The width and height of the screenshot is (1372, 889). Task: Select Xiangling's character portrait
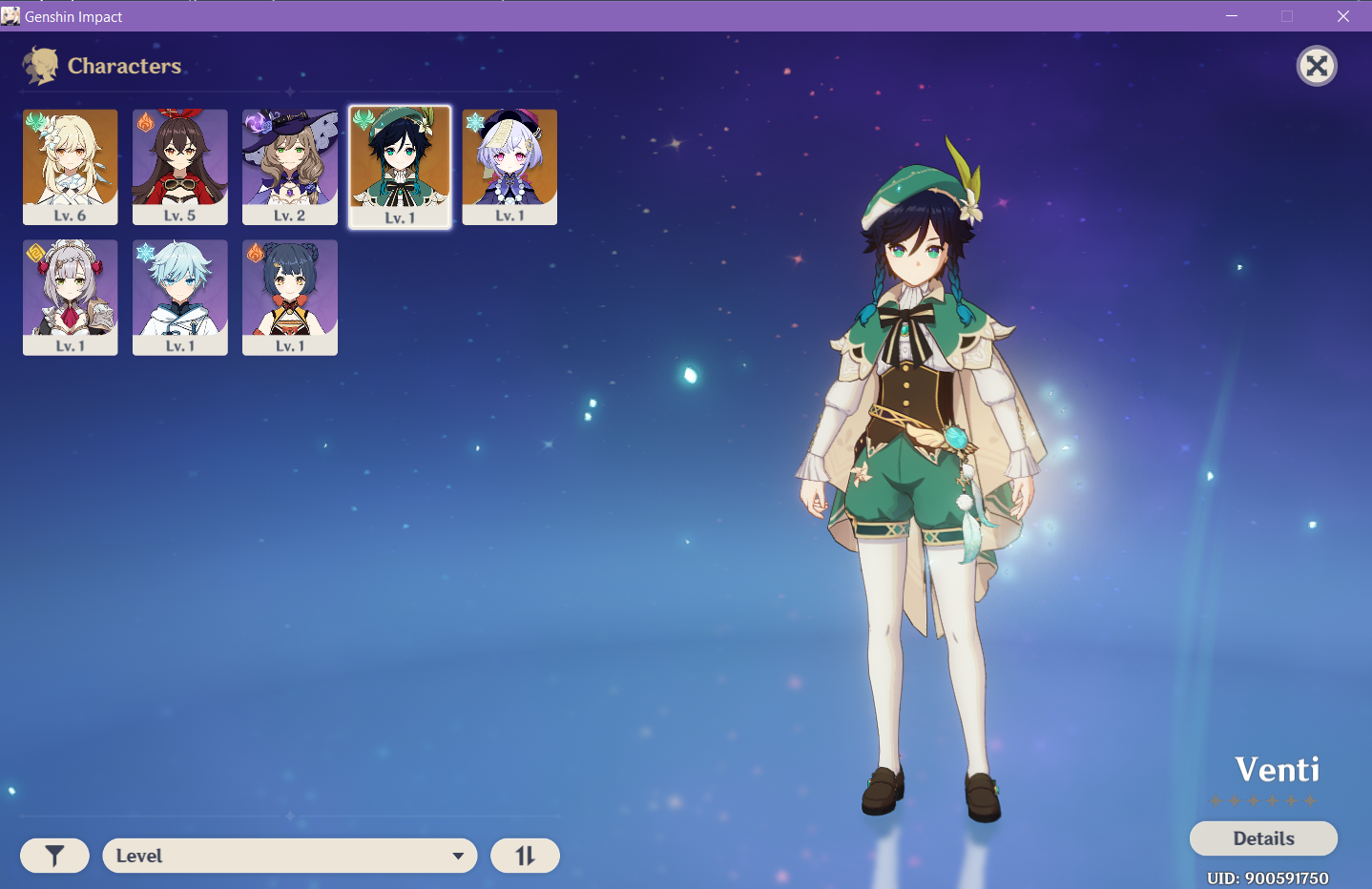290,297
